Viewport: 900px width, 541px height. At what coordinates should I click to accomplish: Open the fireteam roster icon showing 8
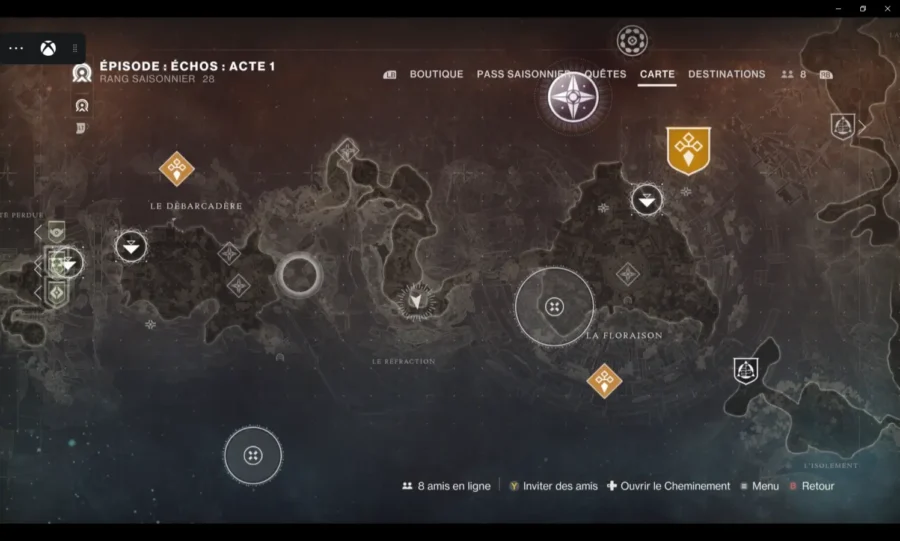794,74
